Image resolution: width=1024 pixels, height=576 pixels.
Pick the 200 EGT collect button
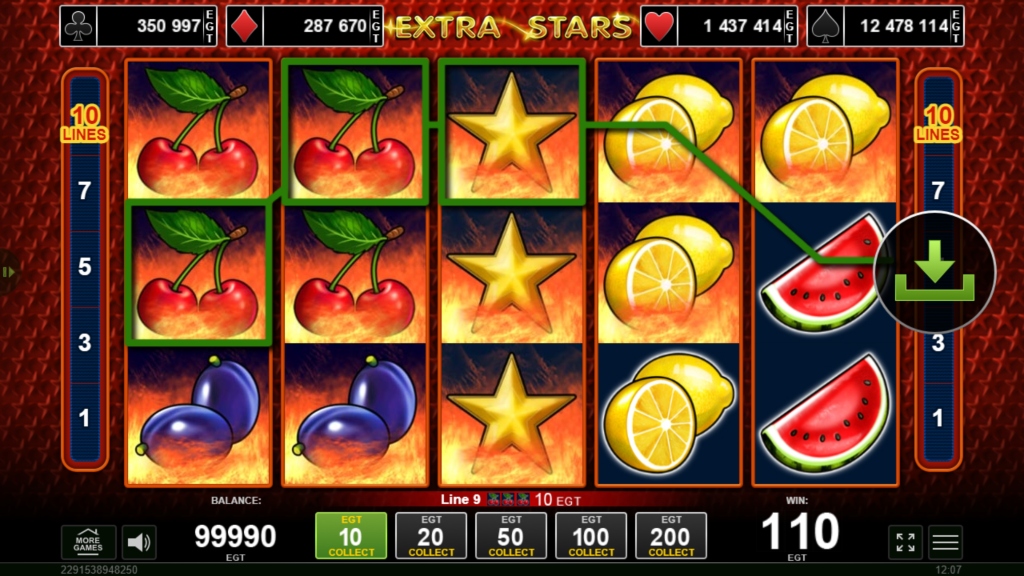coord(671,536)
